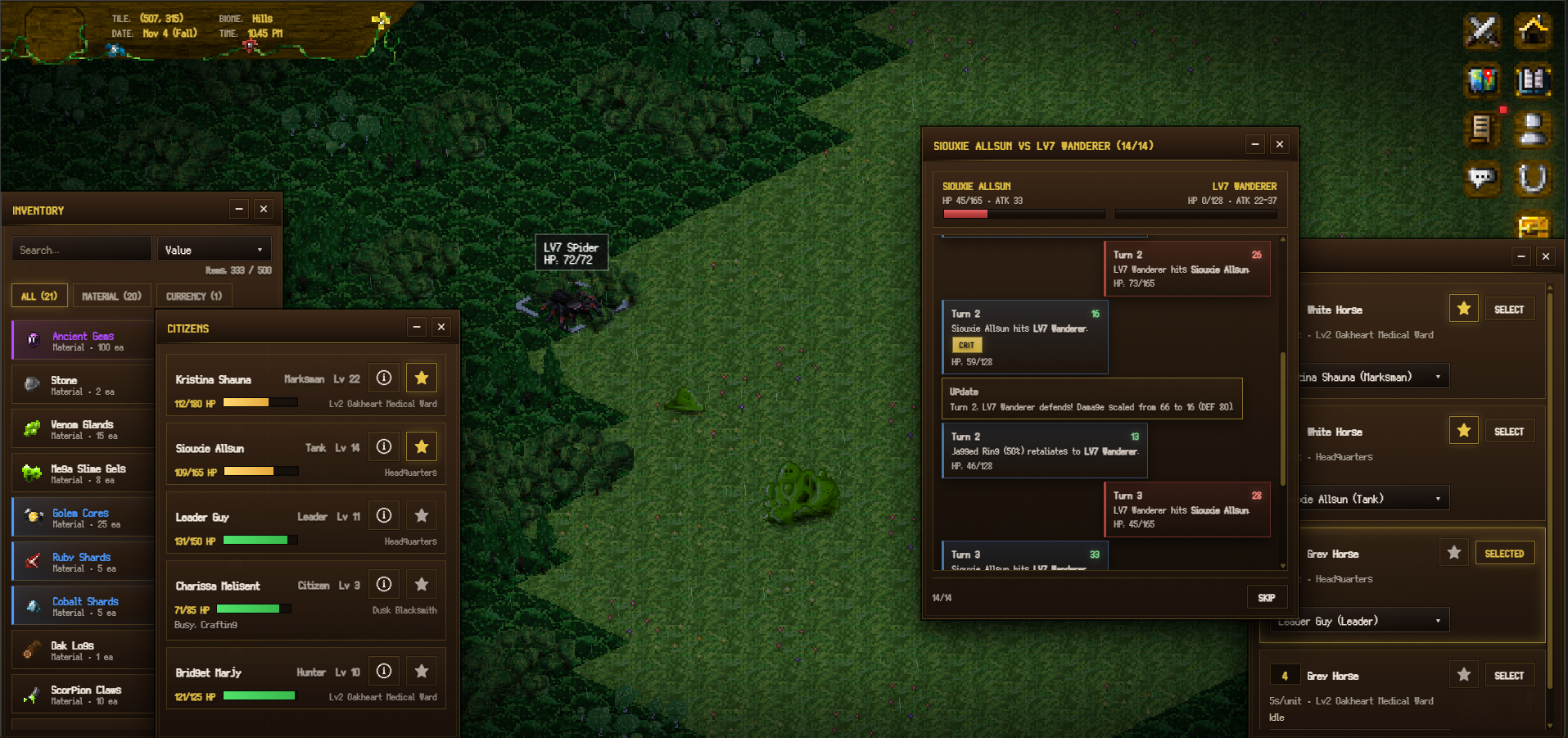Click the inventory Search field

click(x=81, y=250)
